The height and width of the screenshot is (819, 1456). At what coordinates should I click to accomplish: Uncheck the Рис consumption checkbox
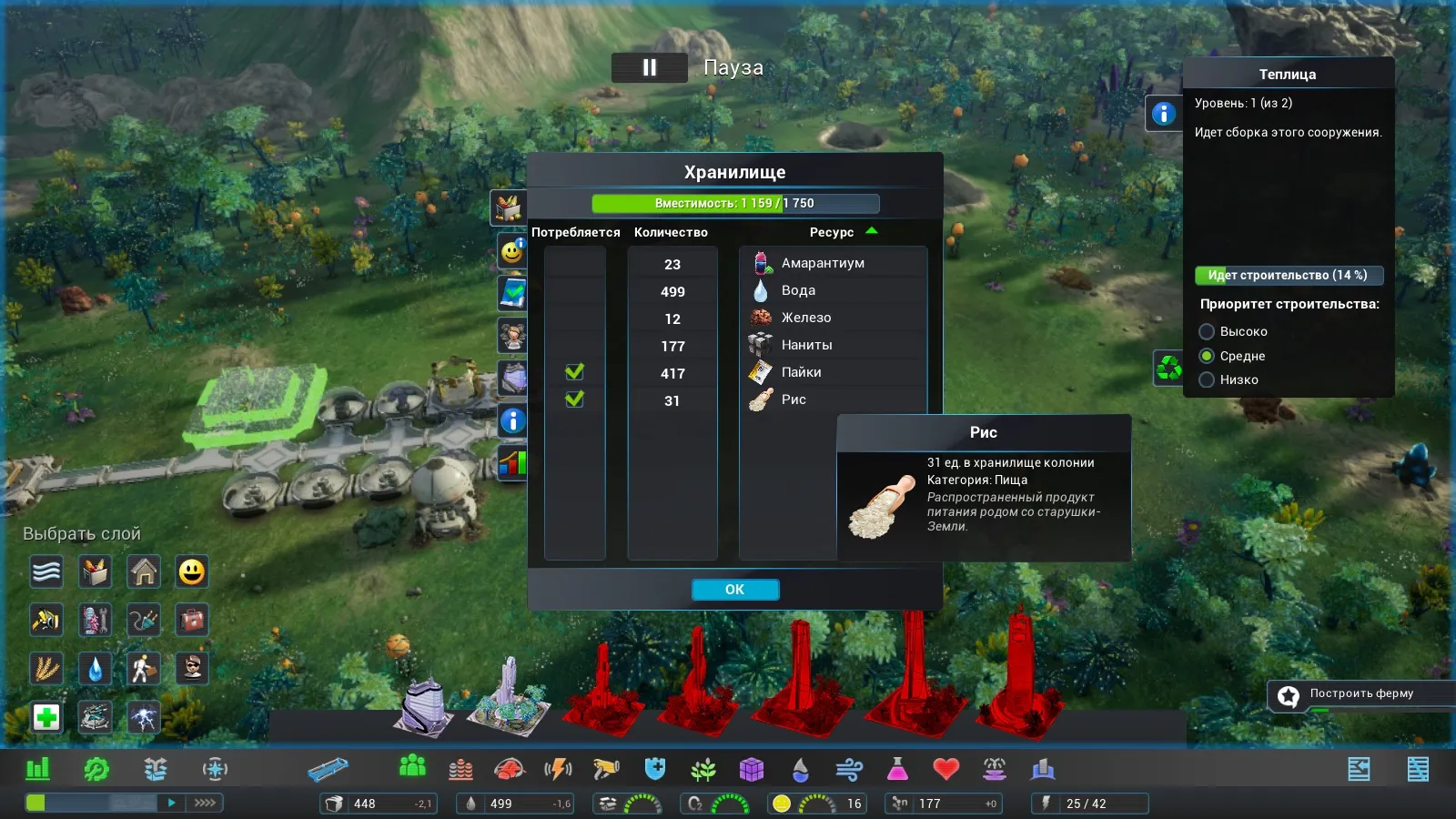[x=574, y=399]
